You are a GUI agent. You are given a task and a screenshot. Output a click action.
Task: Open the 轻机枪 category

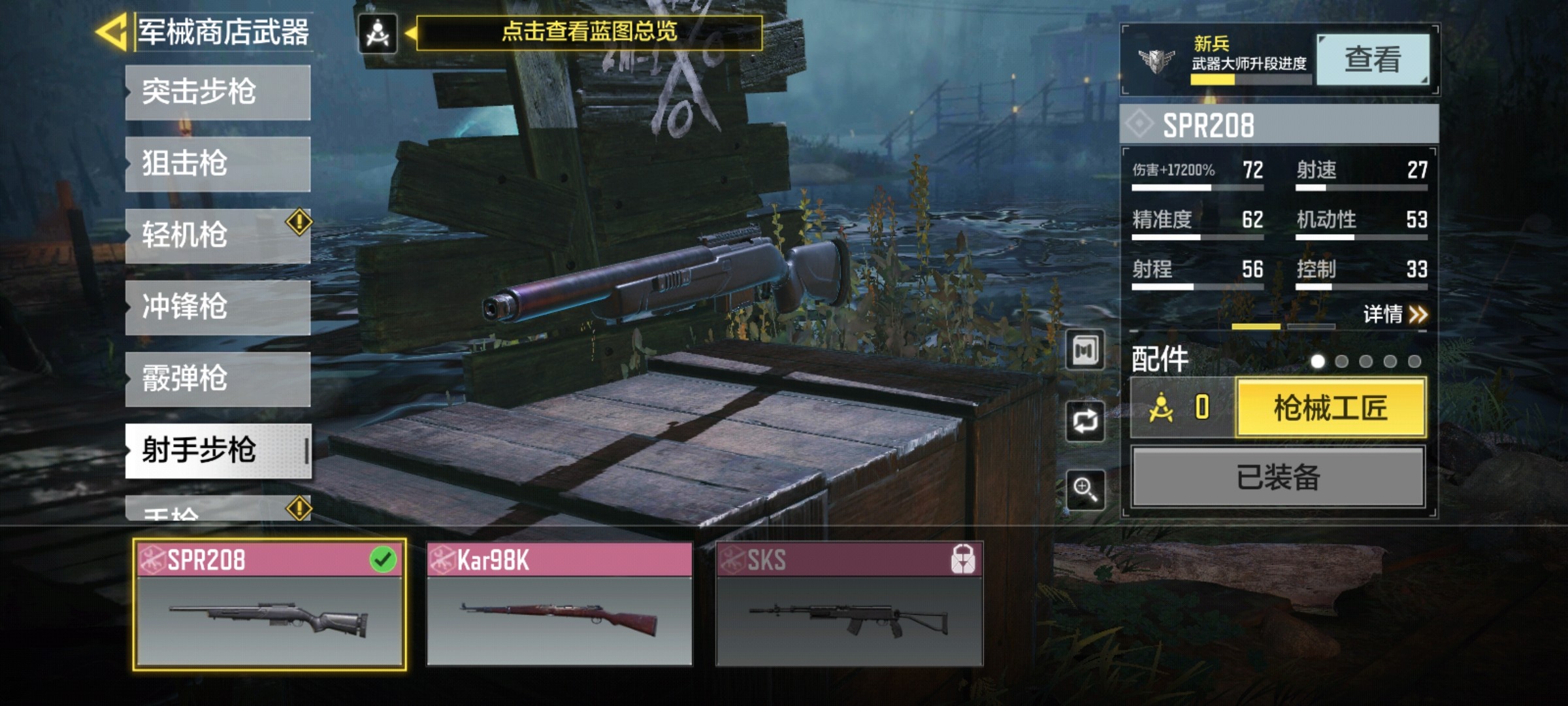pos(218,235)
